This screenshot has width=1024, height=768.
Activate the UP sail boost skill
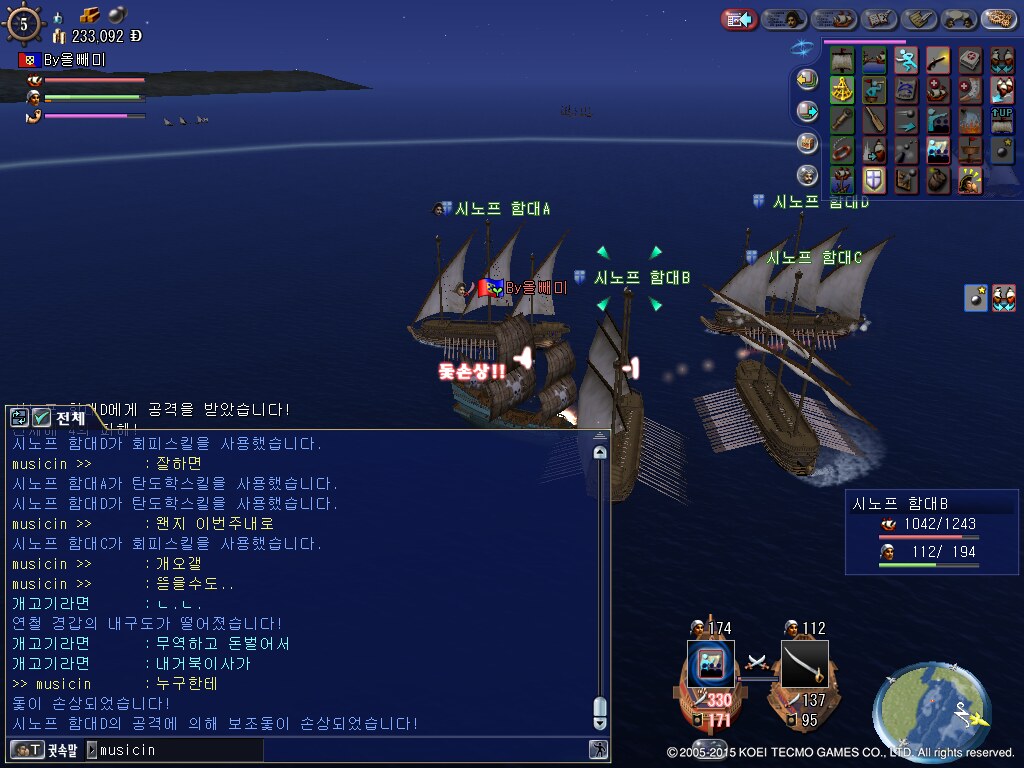click(1001, 121)
